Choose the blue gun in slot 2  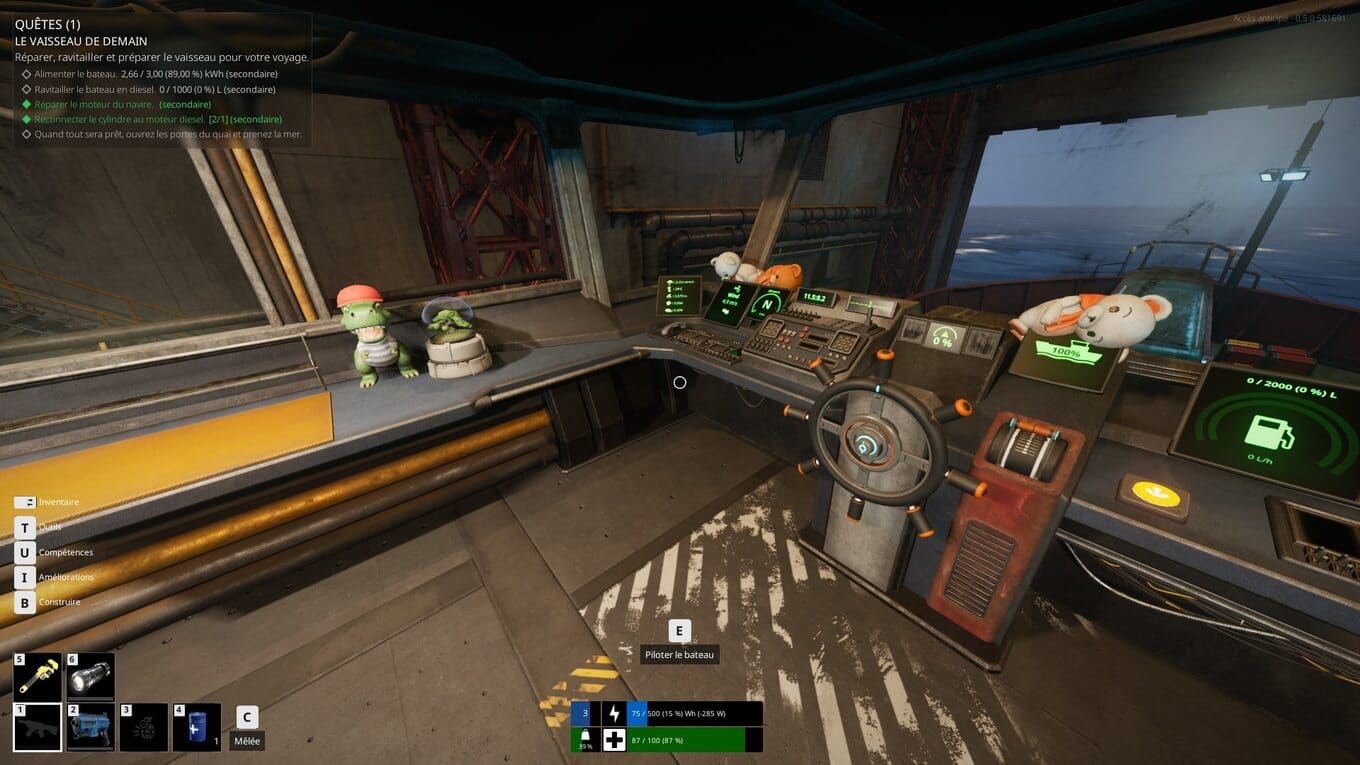click(91, 727)
